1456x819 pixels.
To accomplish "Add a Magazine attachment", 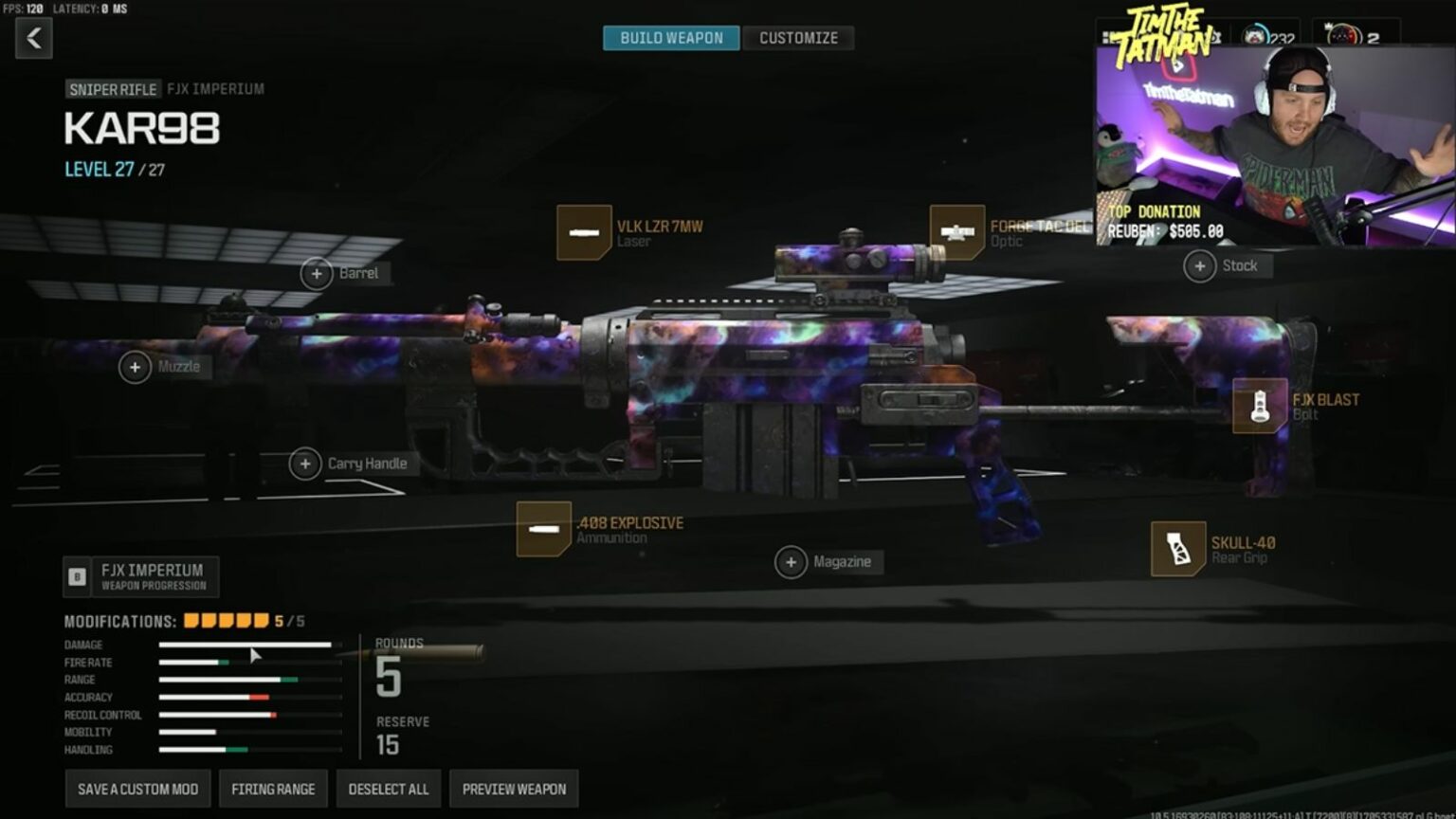I will [x=791, y=562].
